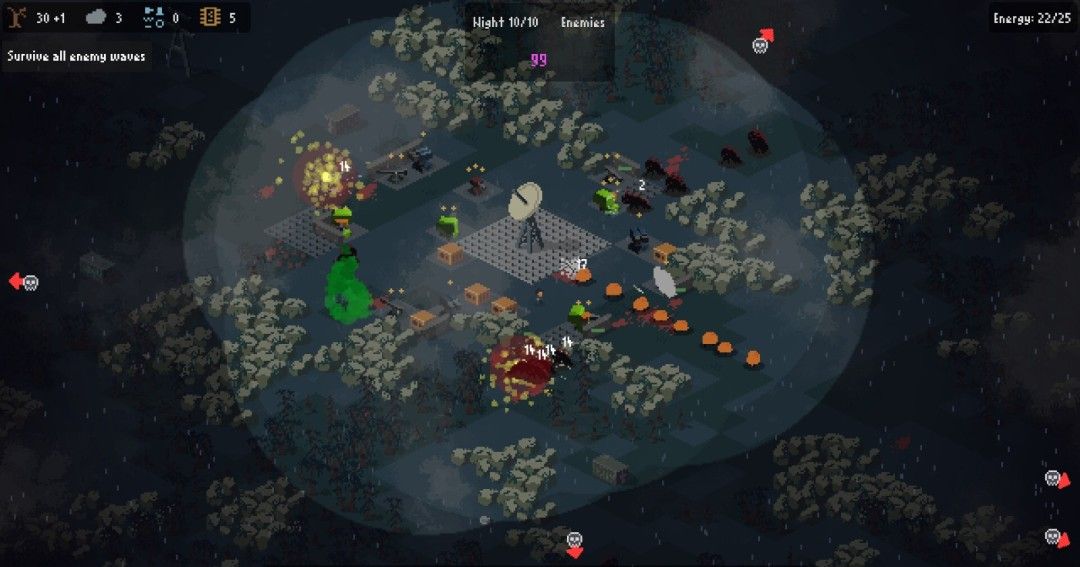Click the skull marker on the left edge

click(29, 283)
